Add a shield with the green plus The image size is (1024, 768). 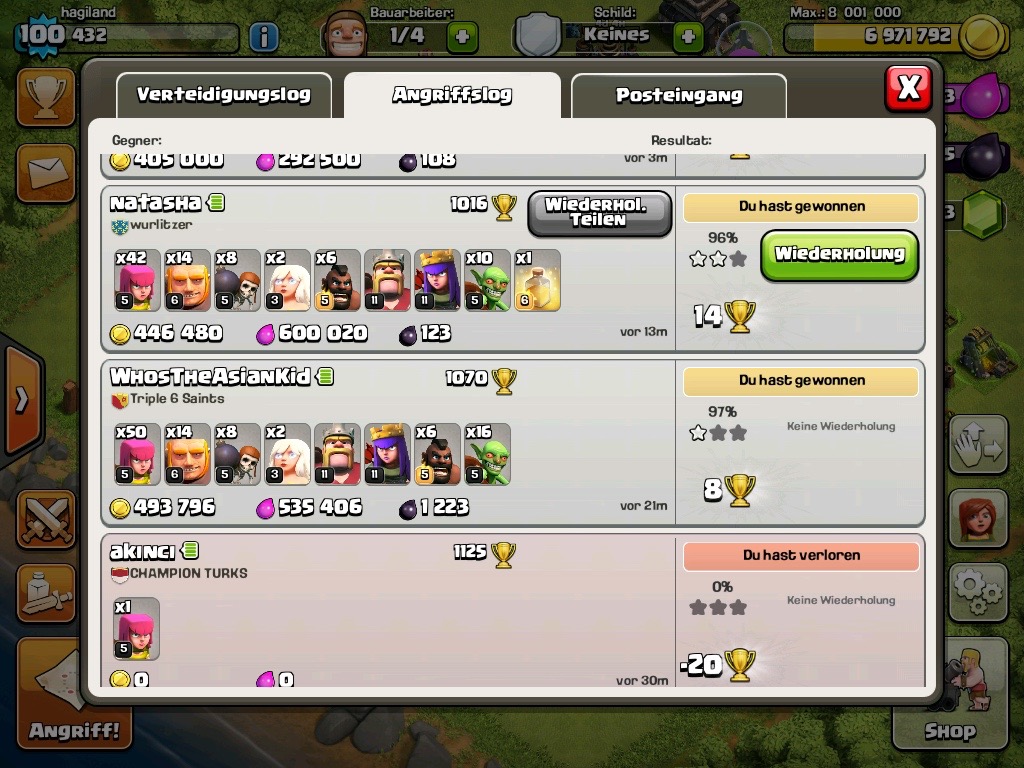click(688, 37)
